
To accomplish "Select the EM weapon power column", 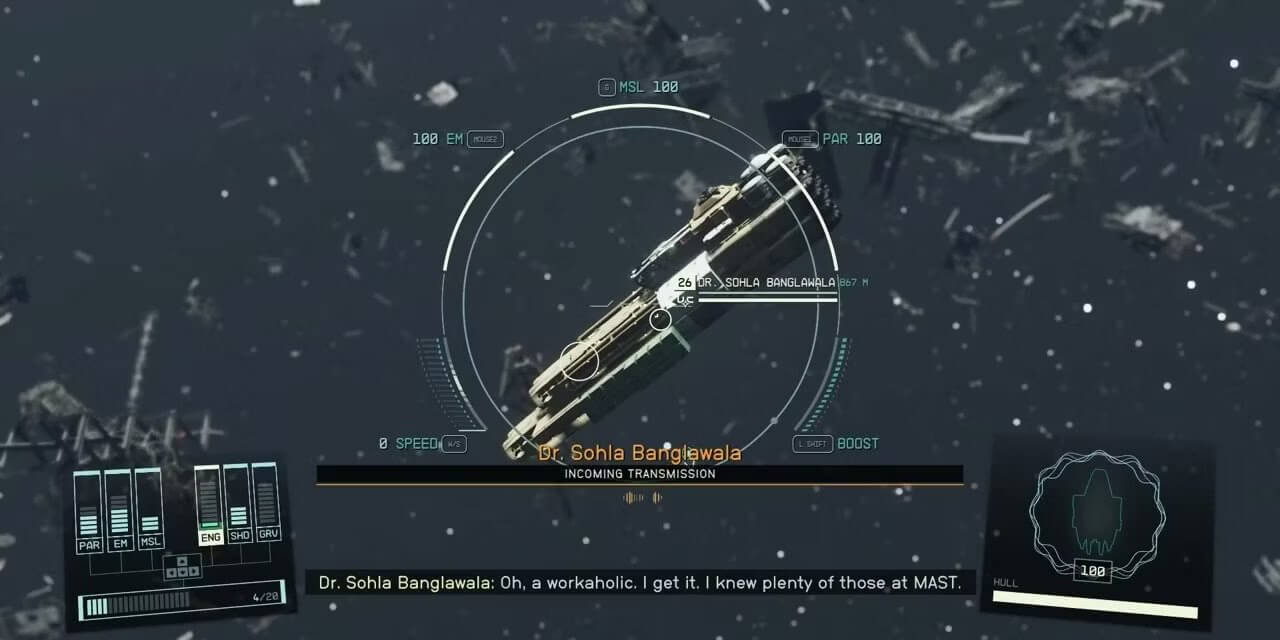I will click(119, 512).
